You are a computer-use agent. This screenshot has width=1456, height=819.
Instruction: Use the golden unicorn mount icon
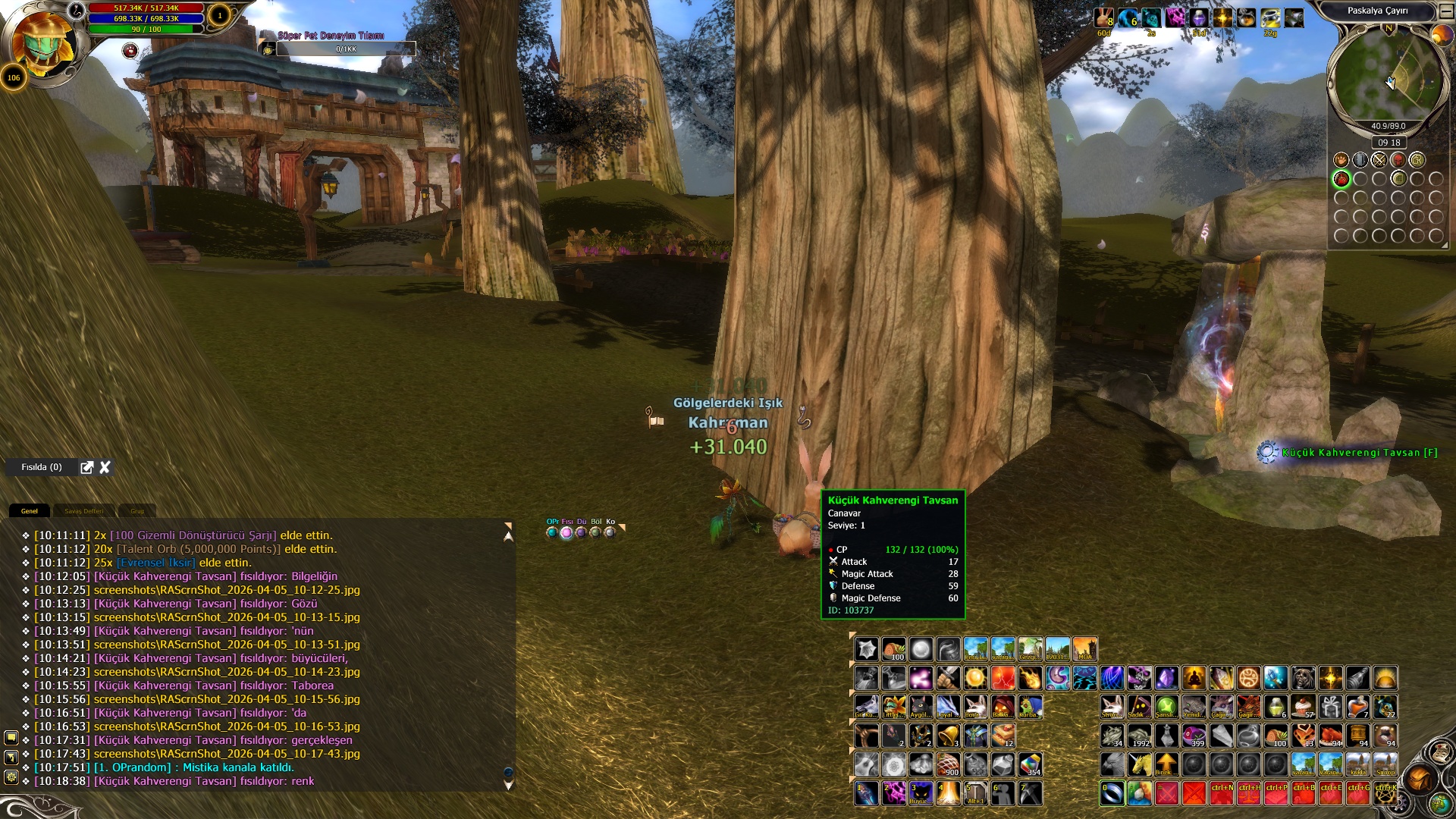click(1139, 764)
